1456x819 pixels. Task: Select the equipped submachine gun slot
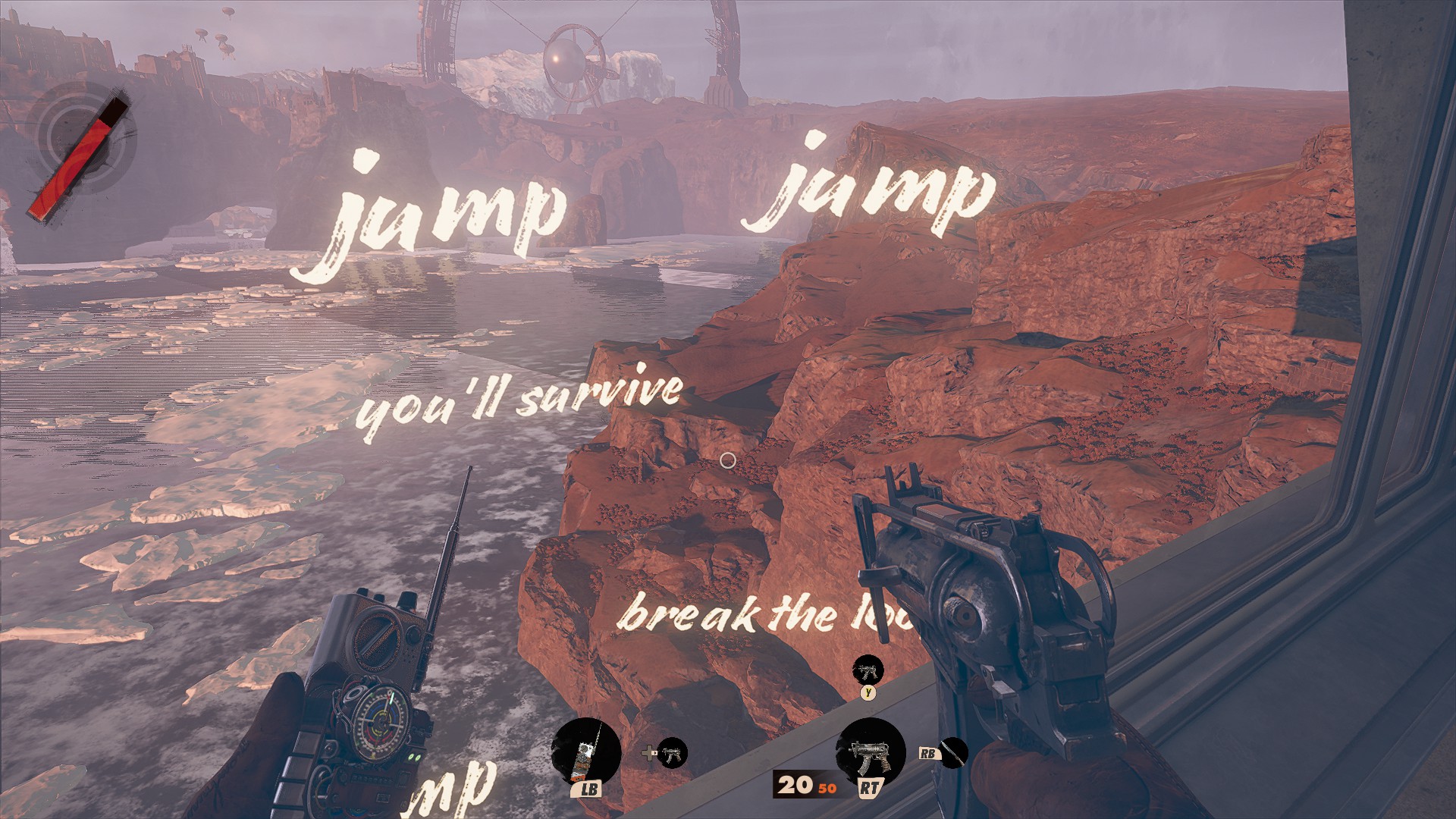[x=870, y=753]
